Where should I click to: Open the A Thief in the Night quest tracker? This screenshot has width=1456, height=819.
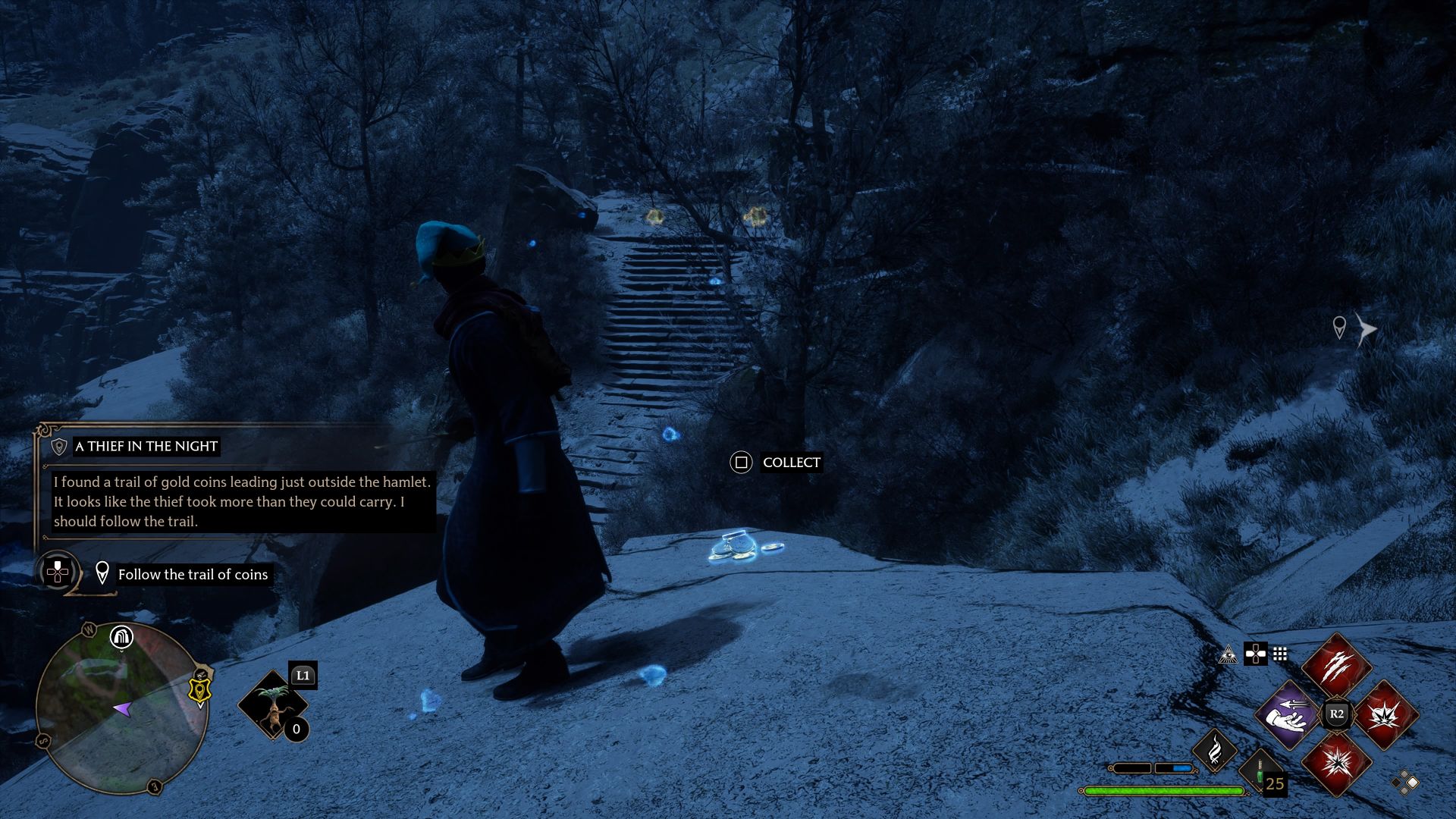click(x=146, y=447)
